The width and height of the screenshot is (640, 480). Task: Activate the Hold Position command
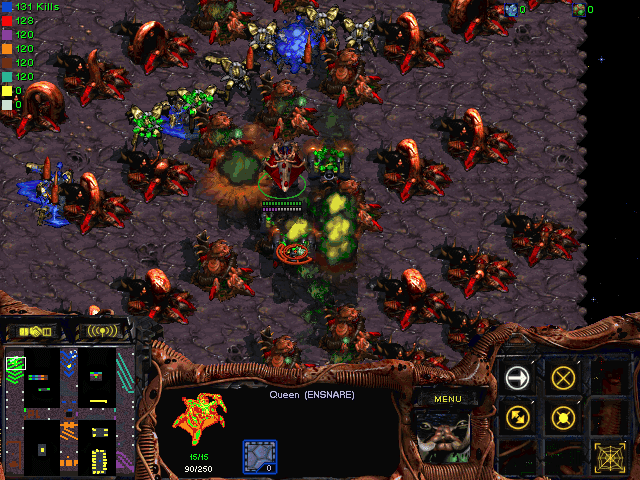(563, 416)
